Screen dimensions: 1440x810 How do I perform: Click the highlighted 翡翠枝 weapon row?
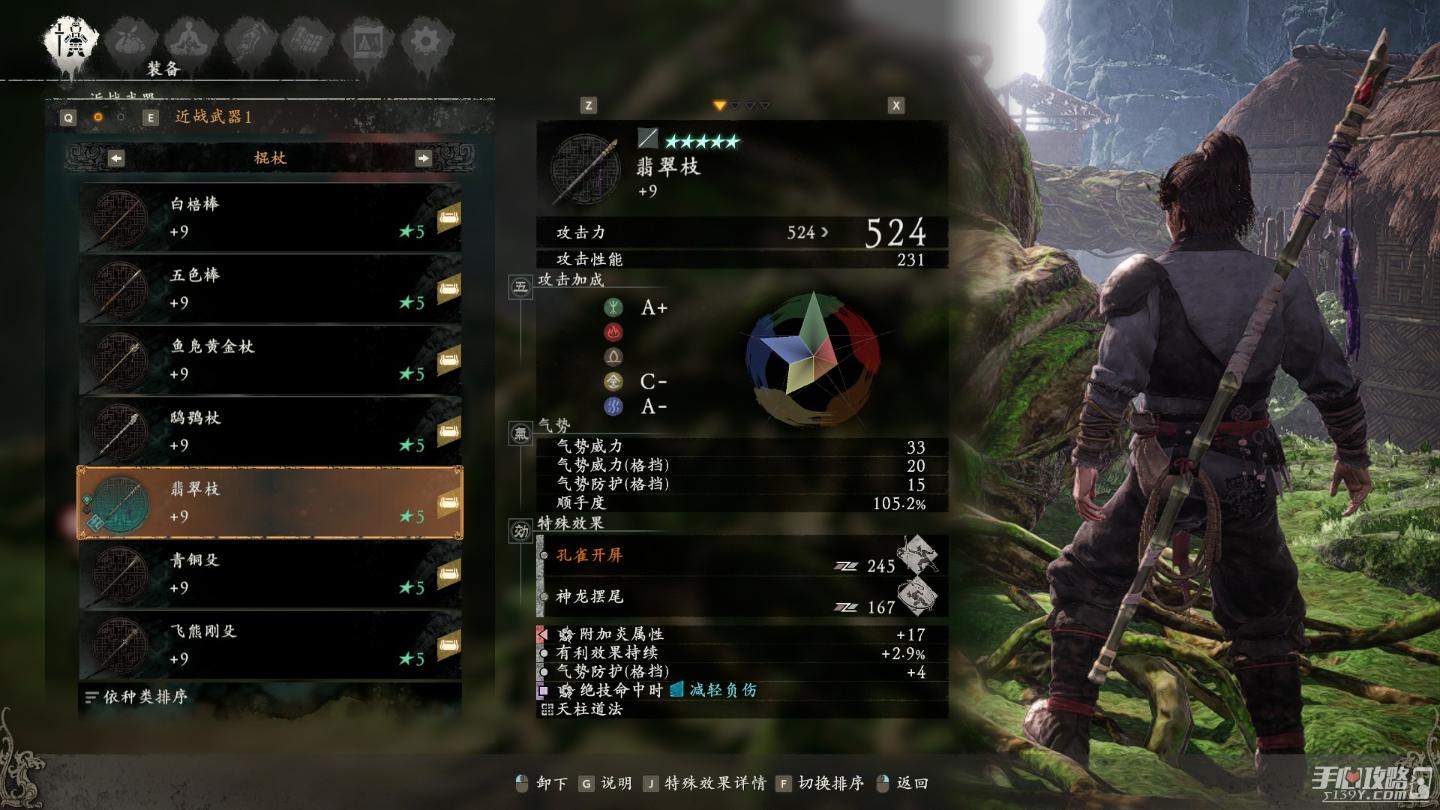pos(270,502)
